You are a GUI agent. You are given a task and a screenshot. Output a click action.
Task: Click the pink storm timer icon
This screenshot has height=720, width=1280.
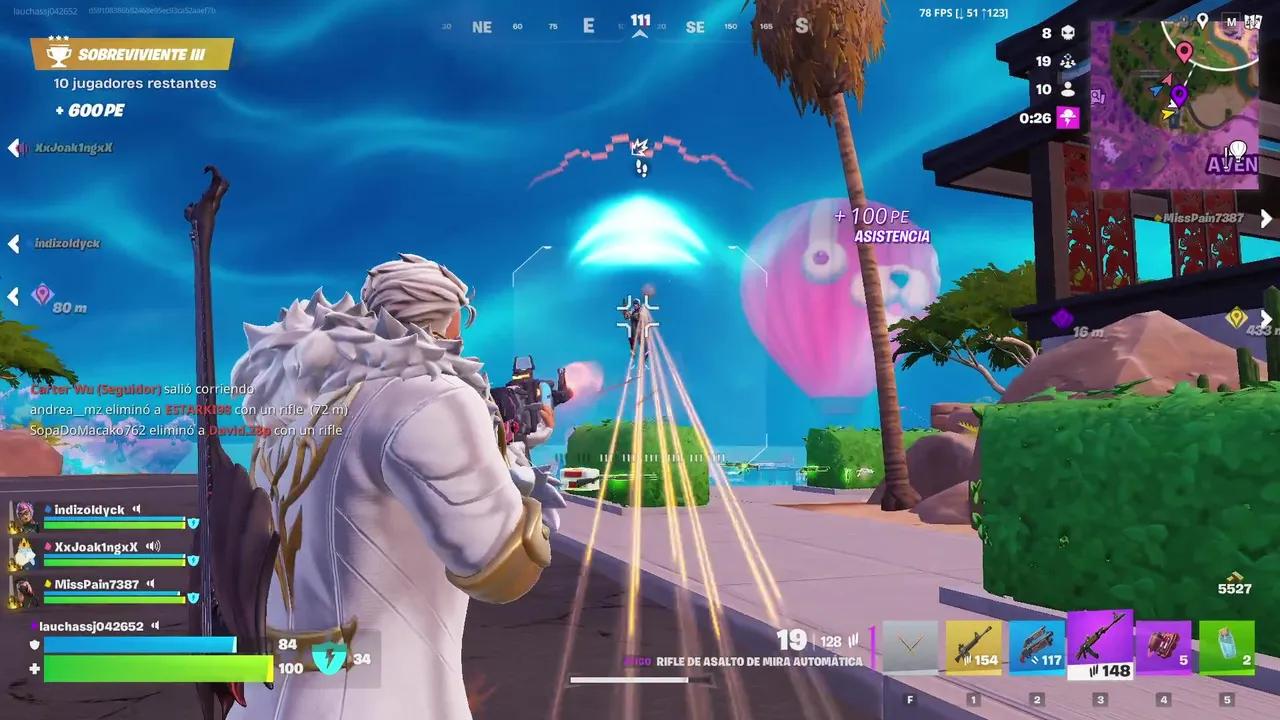(1068, 118)
